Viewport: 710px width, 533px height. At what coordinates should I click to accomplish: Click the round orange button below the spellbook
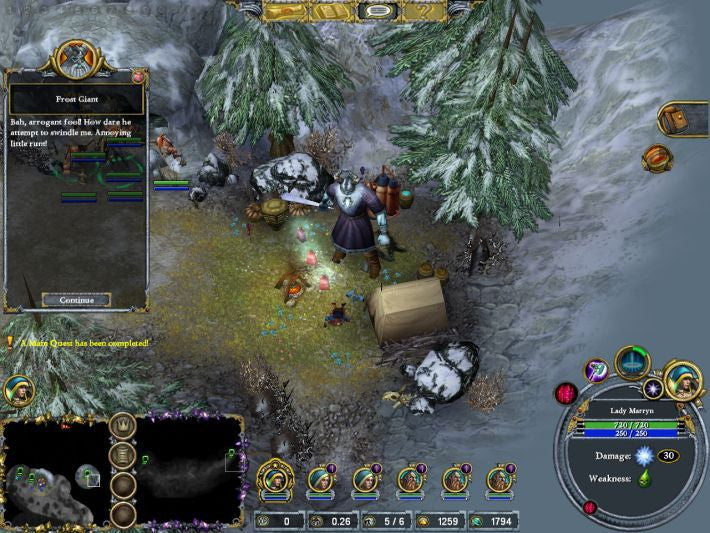click(x=657, y=157)
